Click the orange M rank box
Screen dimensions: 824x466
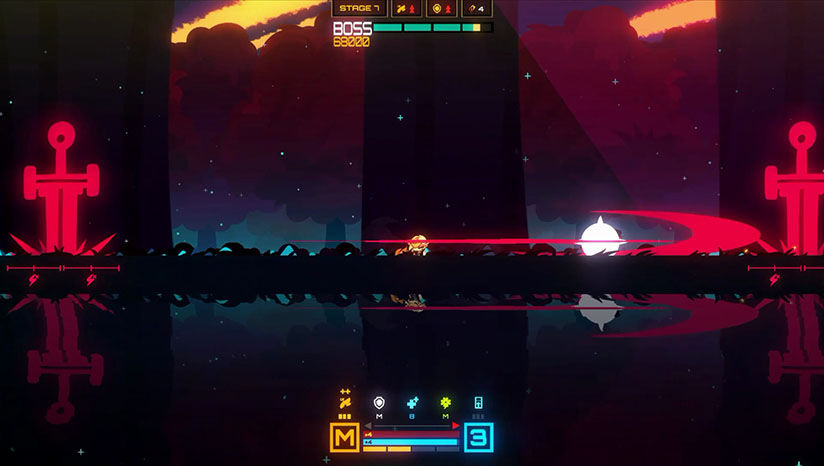(x=345, y=437)
